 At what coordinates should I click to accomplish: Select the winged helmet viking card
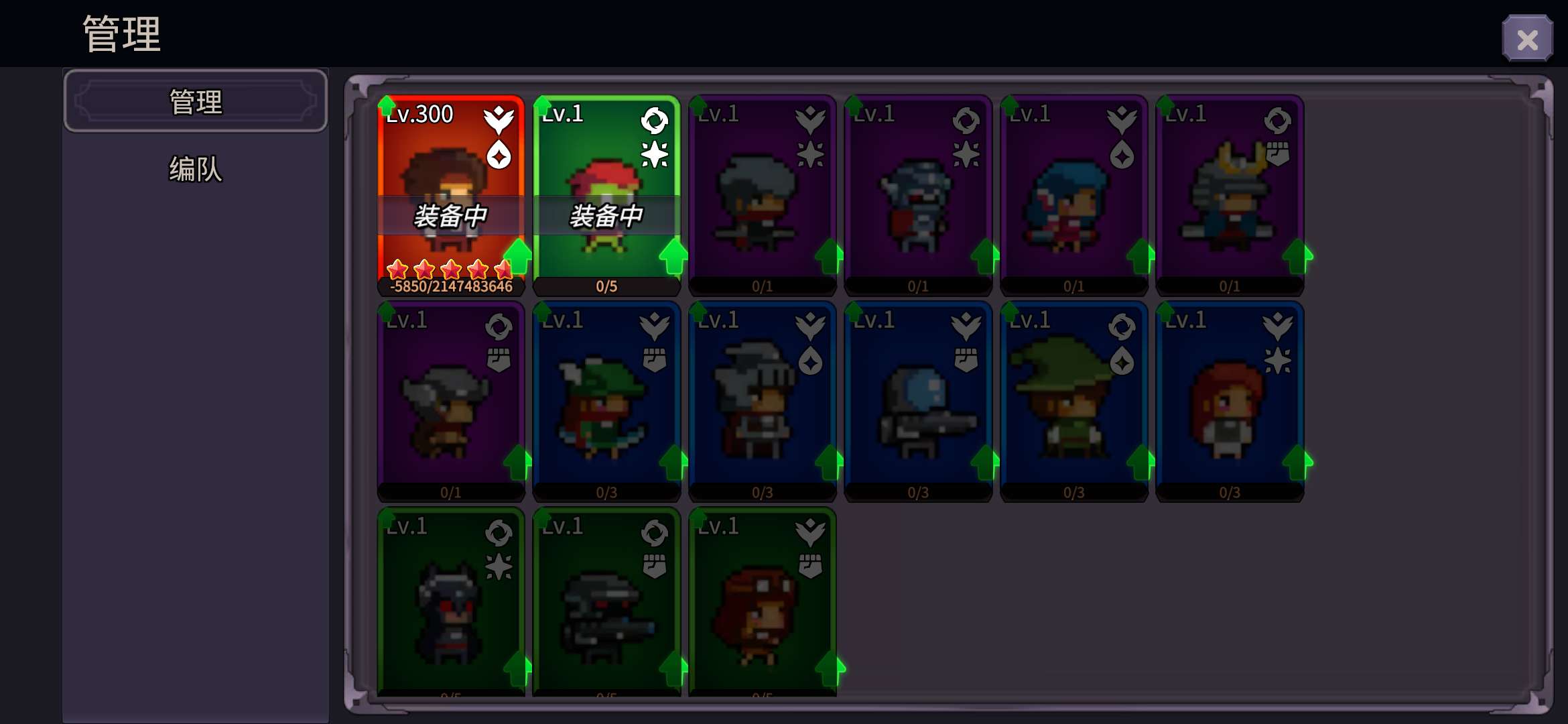click(450, 401)
